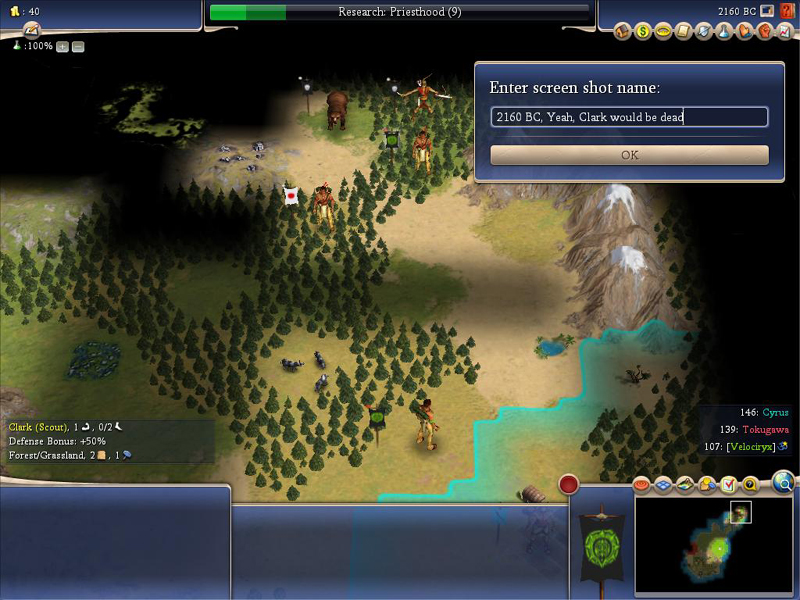Open the Civilopedia question mark book
The height and width of the screenshot is (600, 800).
(x=787, y=11)
